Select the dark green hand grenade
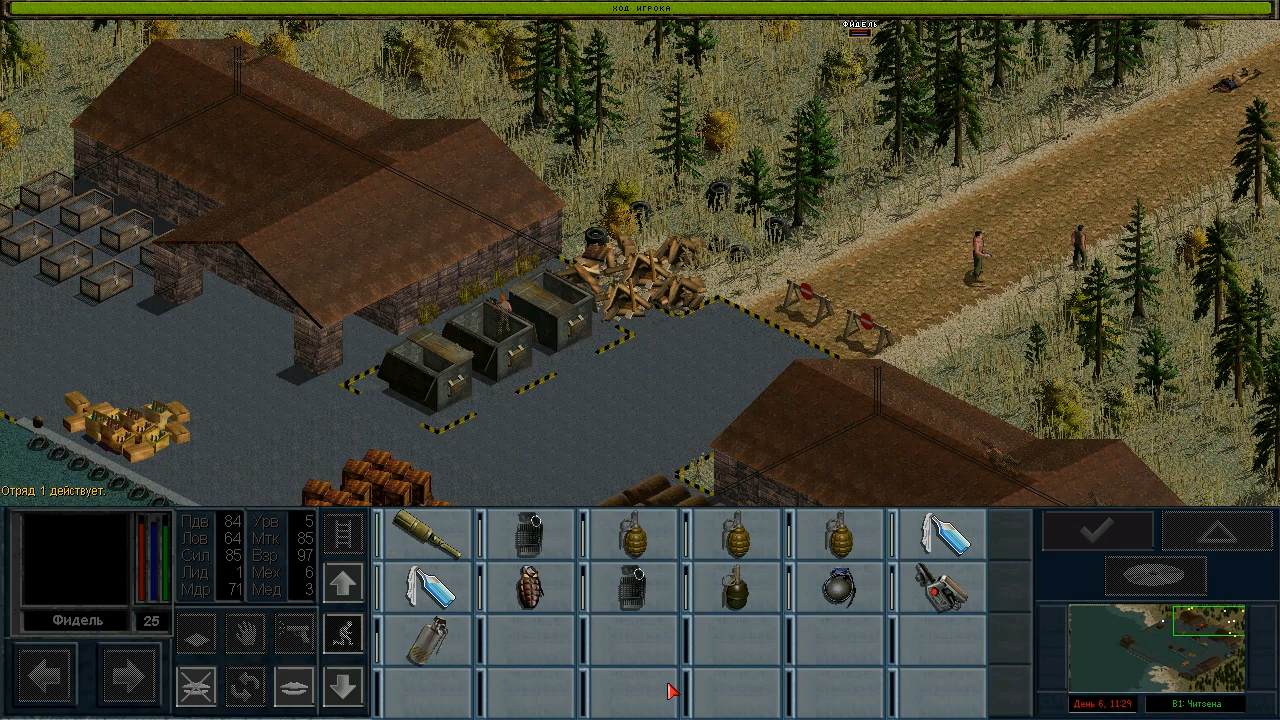Screen dimensions: 1280x720 pos(735,587)
